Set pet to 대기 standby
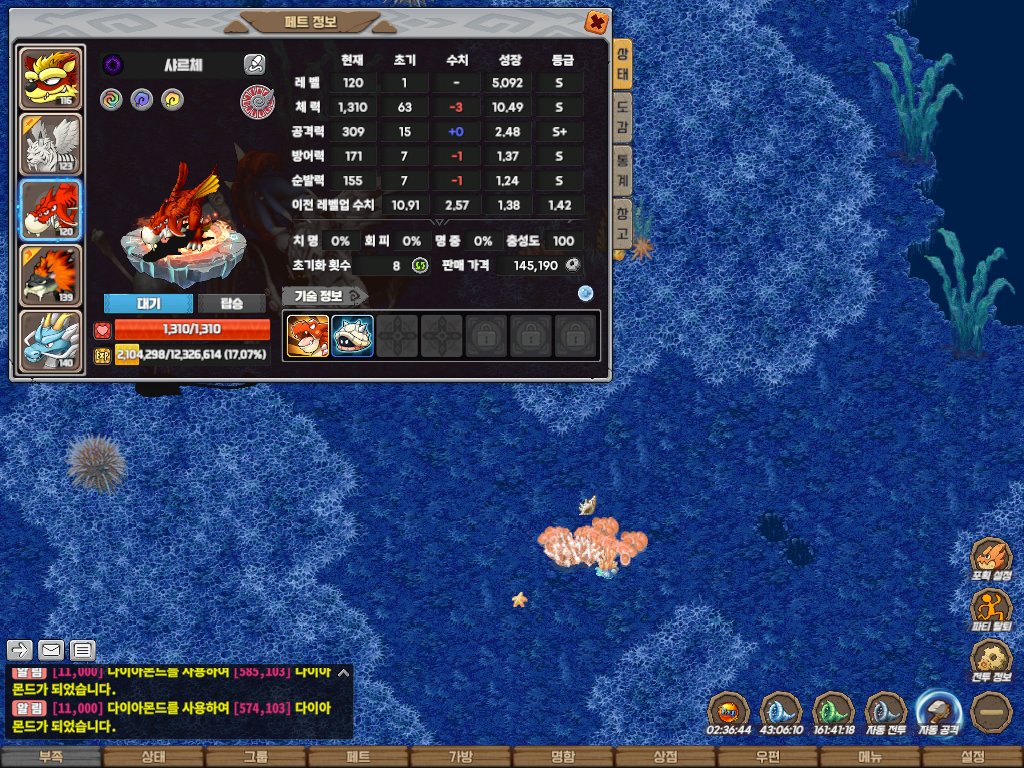 click(148, 304)
